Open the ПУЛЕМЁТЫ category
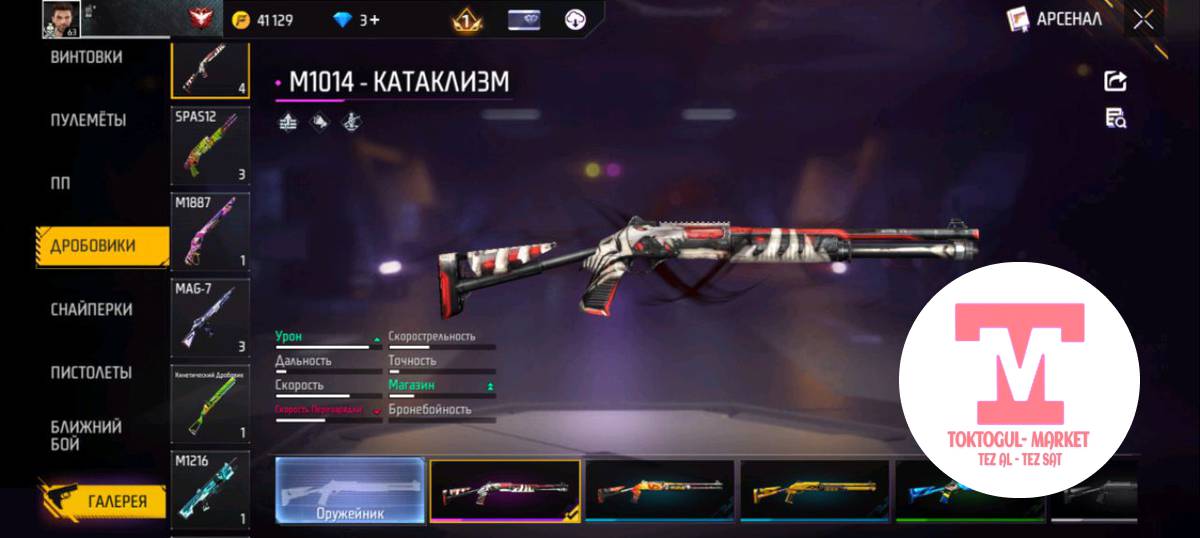Image resolution: width=1200 pixels, height=538 pixels. point(88,121)
